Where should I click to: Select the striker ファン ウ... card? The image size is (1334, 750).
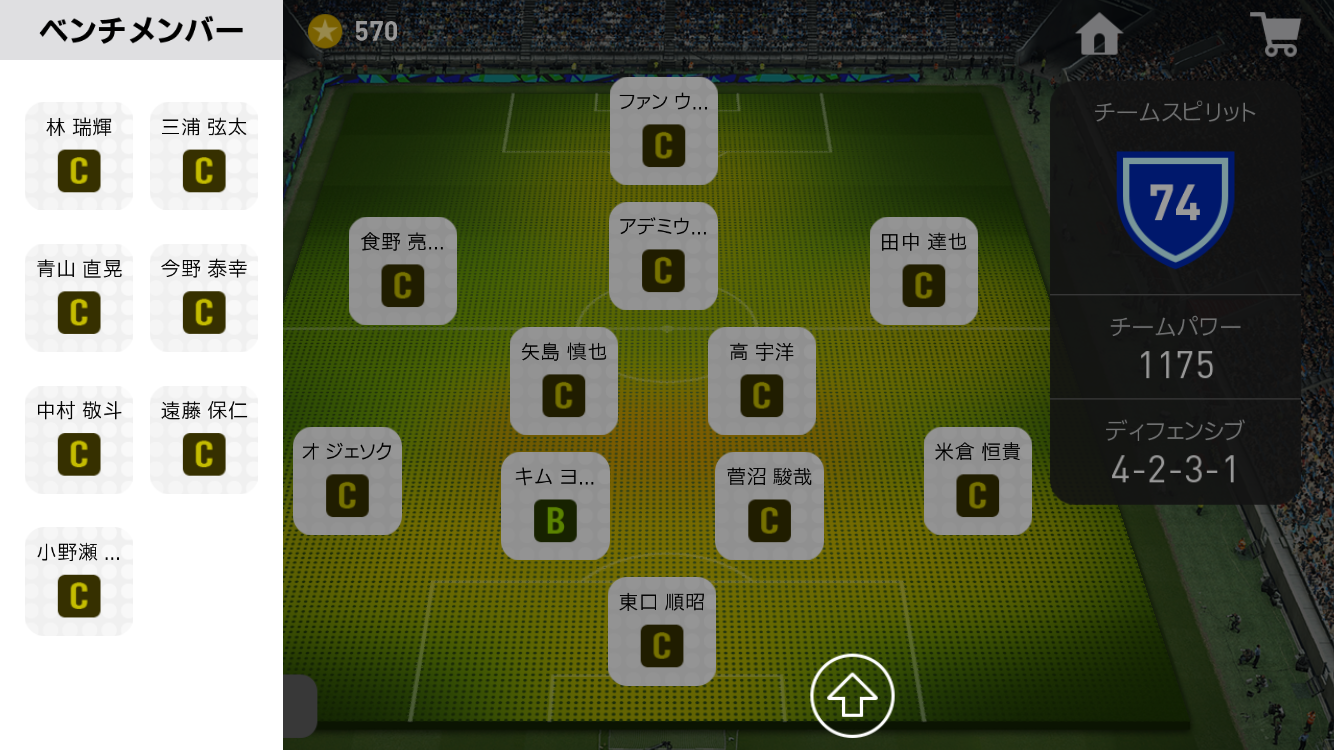click(x=663, y=131)
